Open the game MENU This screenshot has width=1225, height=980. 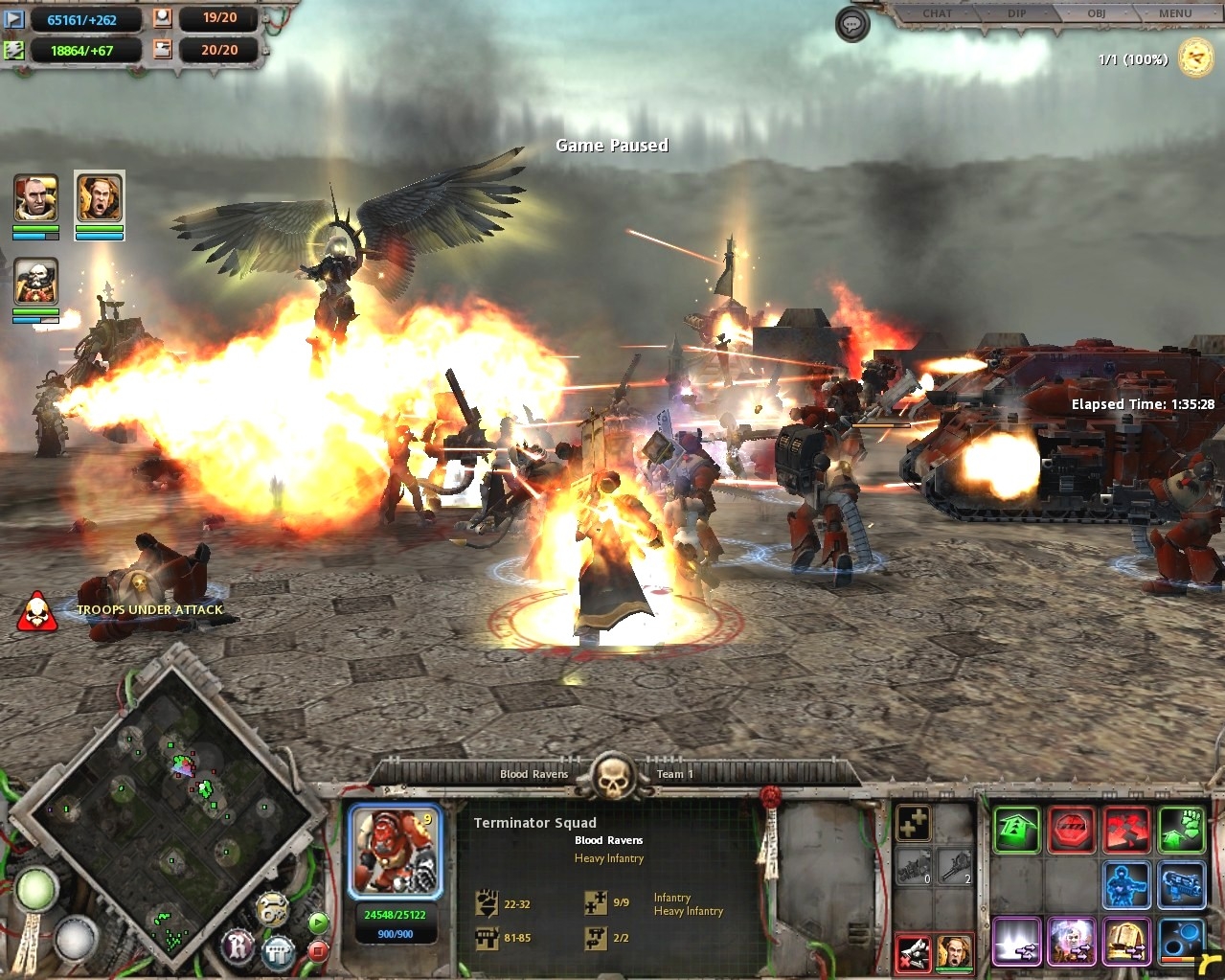click(x=1175, y=13)
